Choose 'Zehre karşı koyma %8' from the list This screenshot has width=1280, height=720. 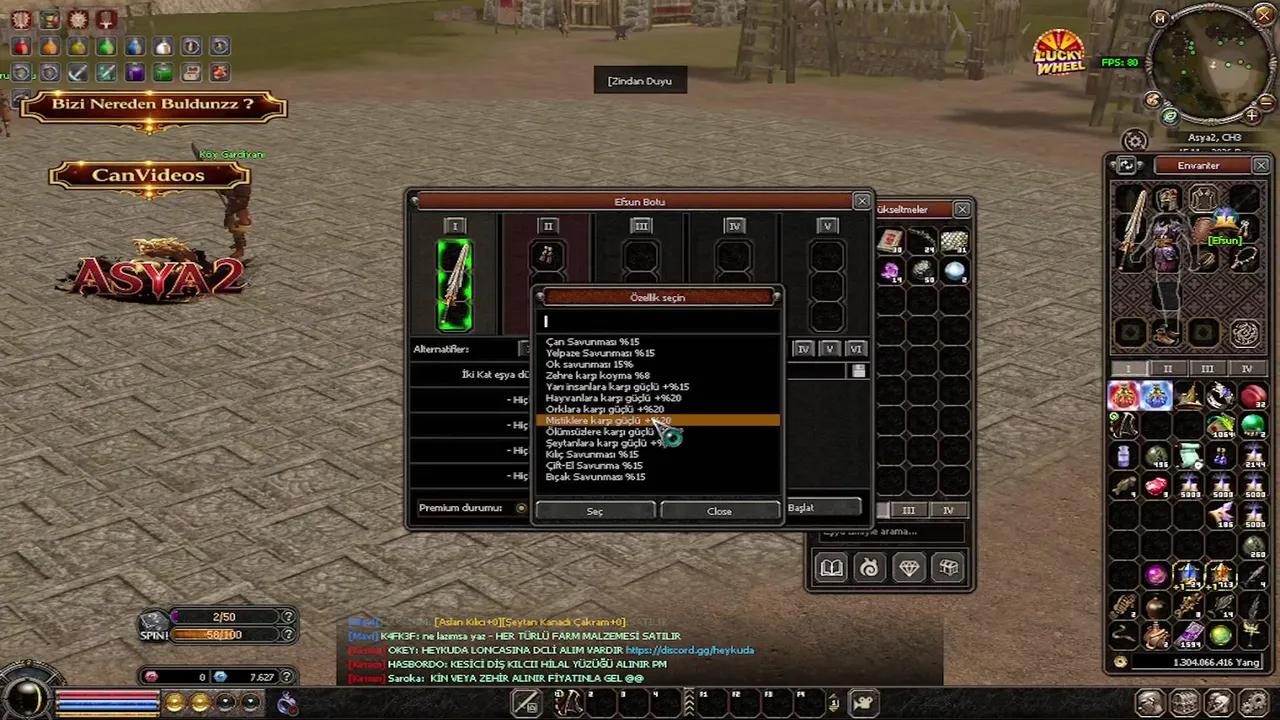coord(597,376)
